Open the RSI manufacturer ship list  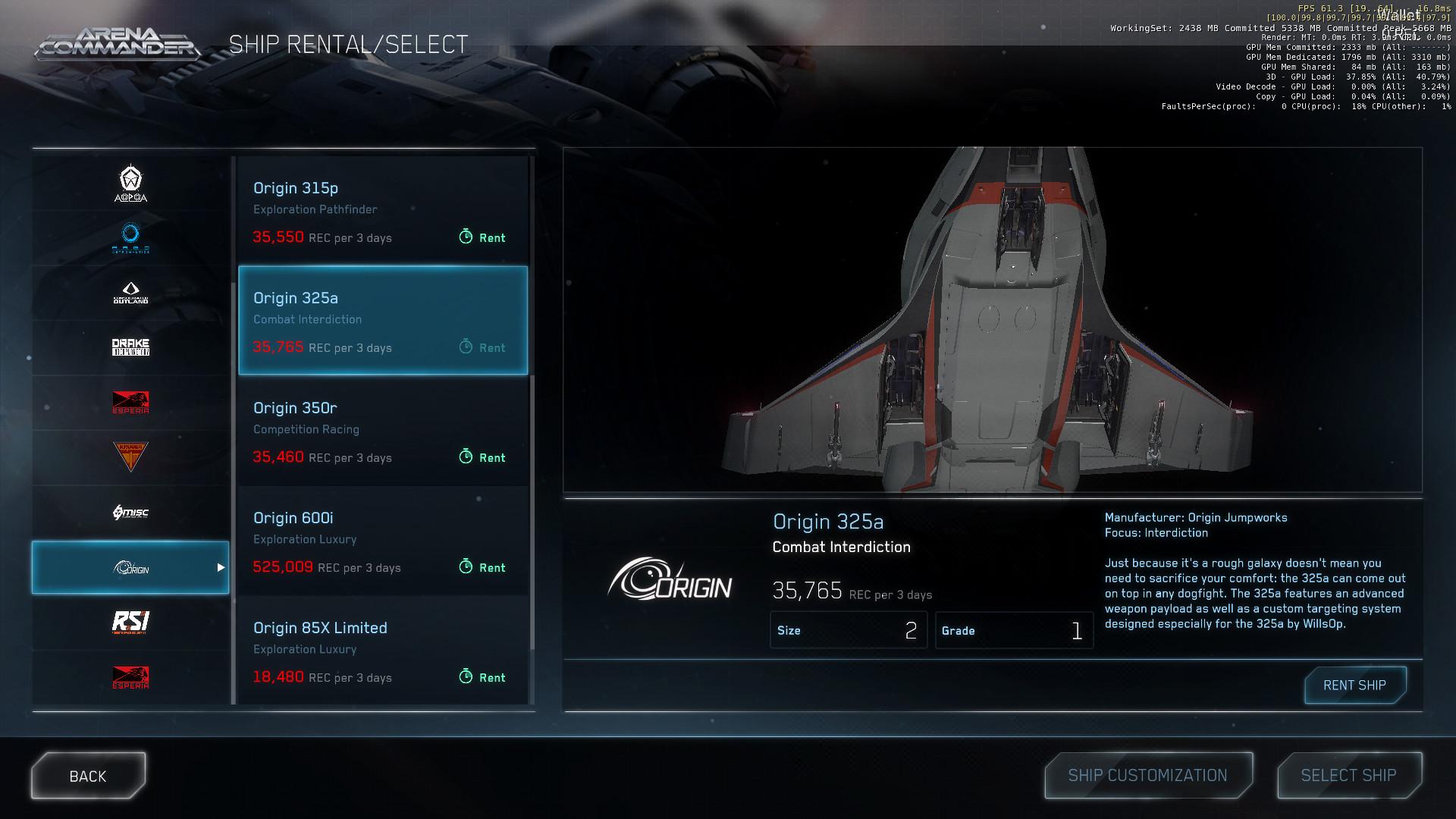(130, 622)
